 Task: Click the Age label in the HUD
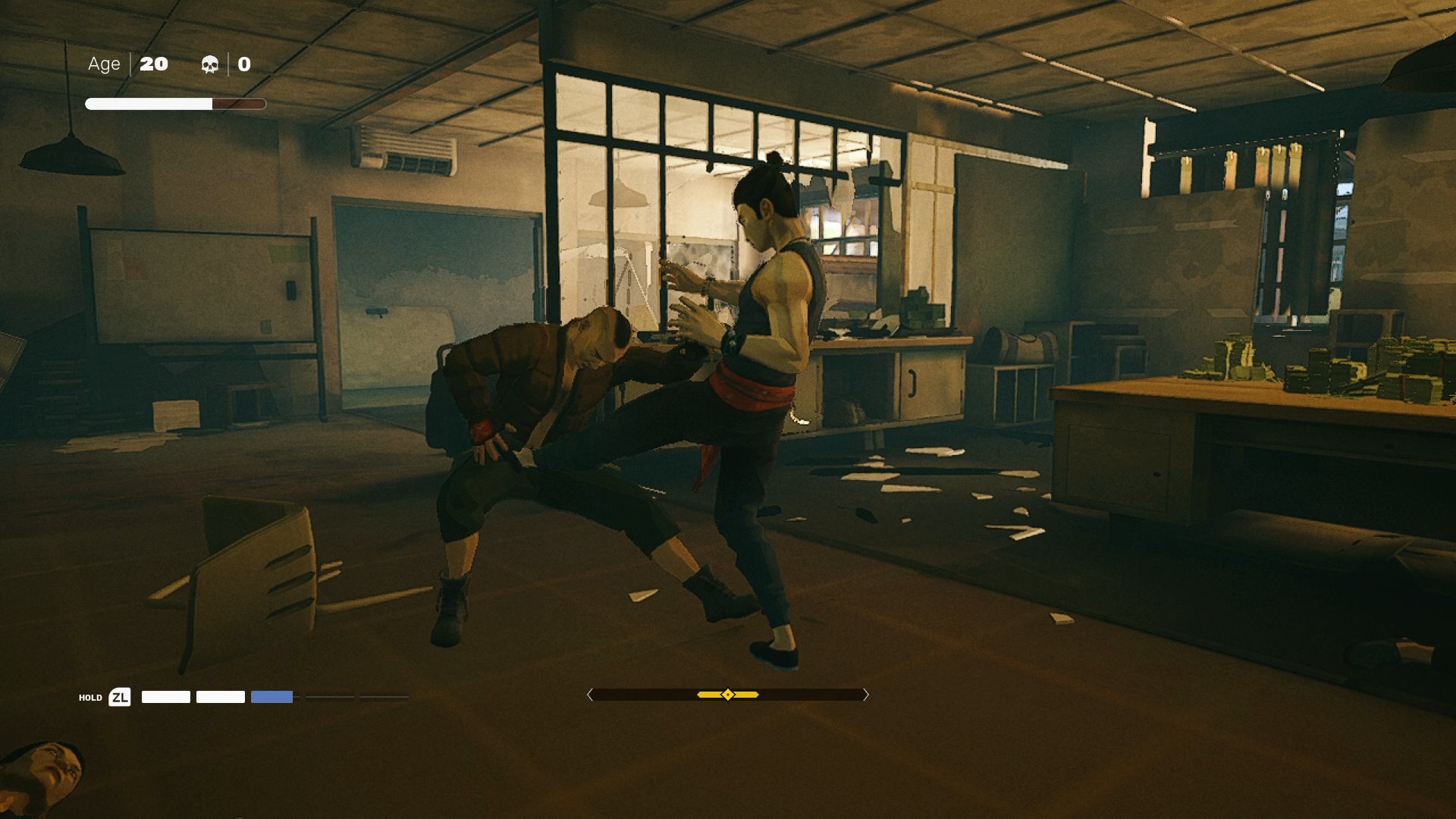pyautogui.click(x=105, y=64)
